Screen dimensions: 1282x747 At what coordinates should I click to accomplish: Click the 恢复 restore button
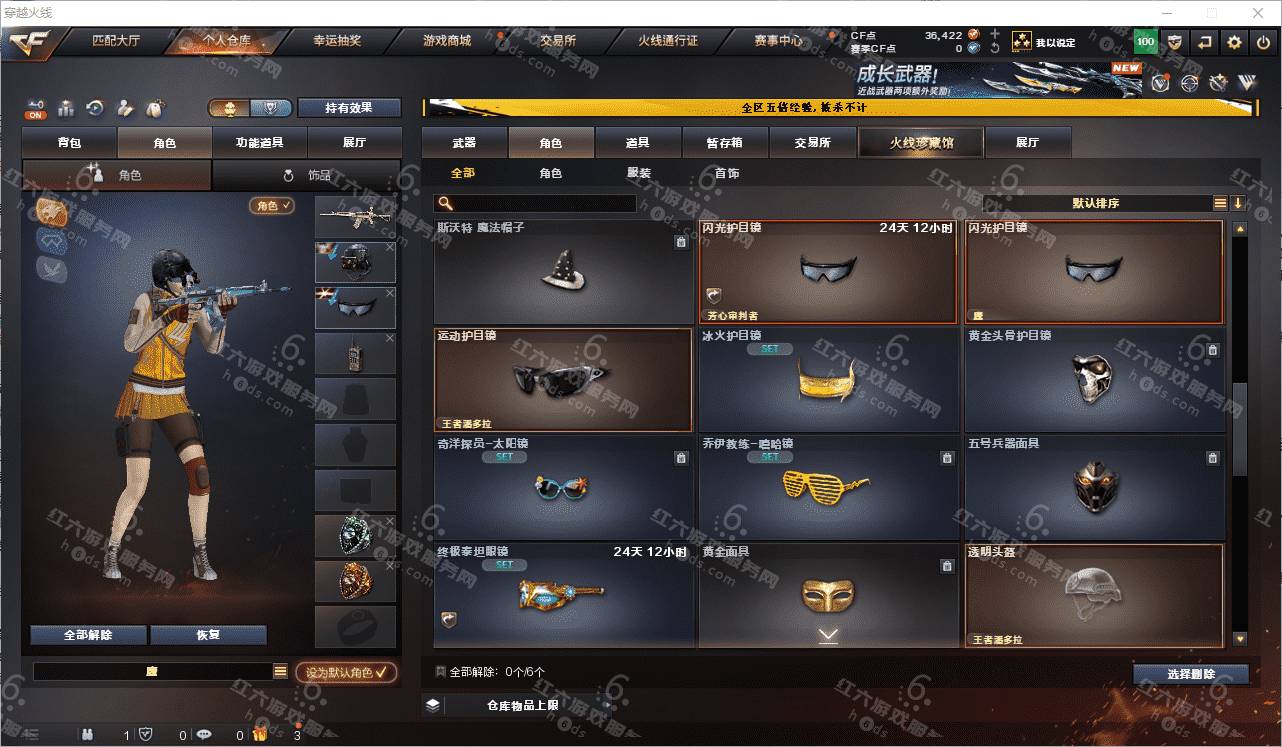(x=208, y=635)
